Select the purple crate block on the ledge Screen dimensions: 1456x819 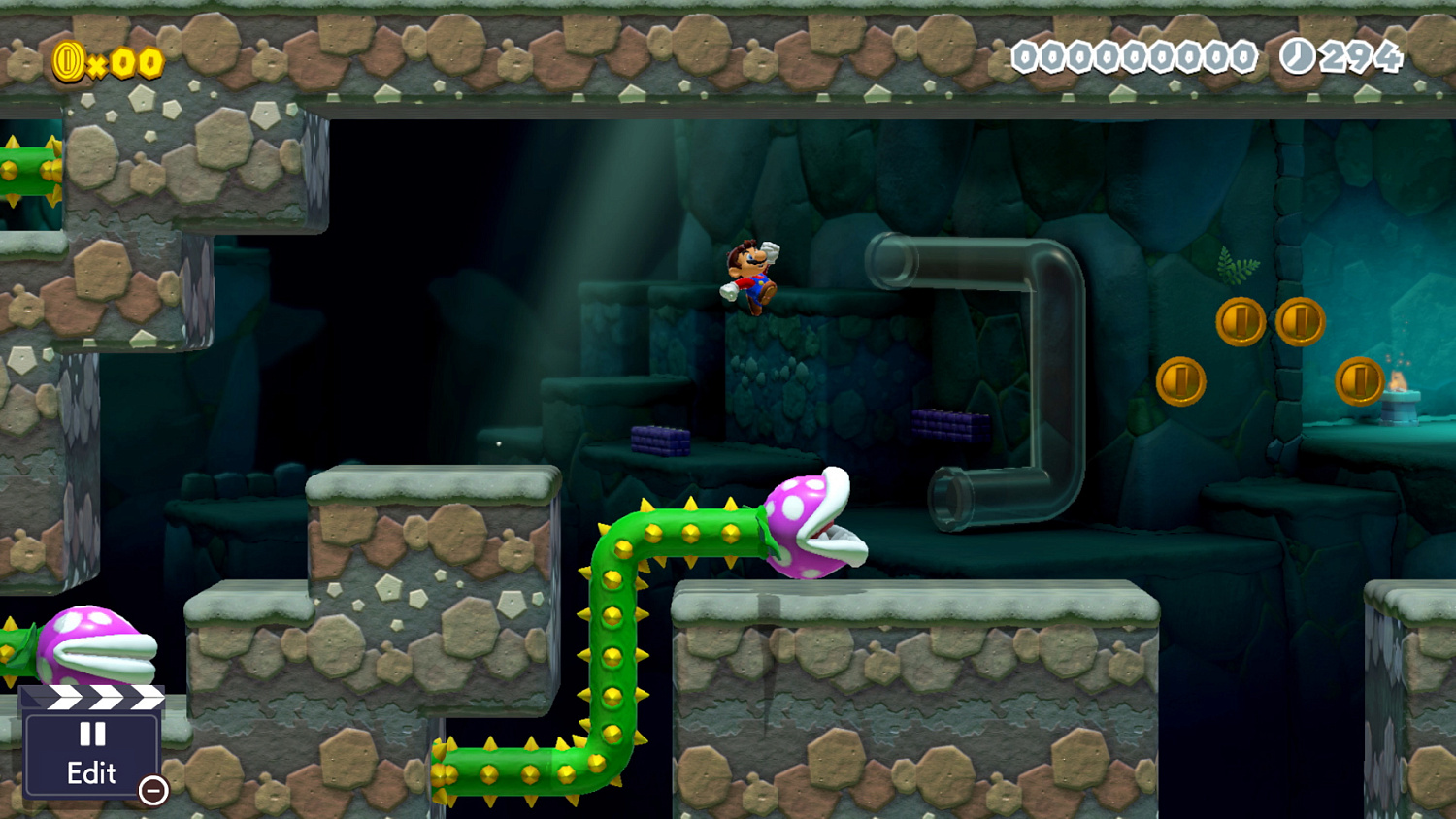(x=663, y=442)
